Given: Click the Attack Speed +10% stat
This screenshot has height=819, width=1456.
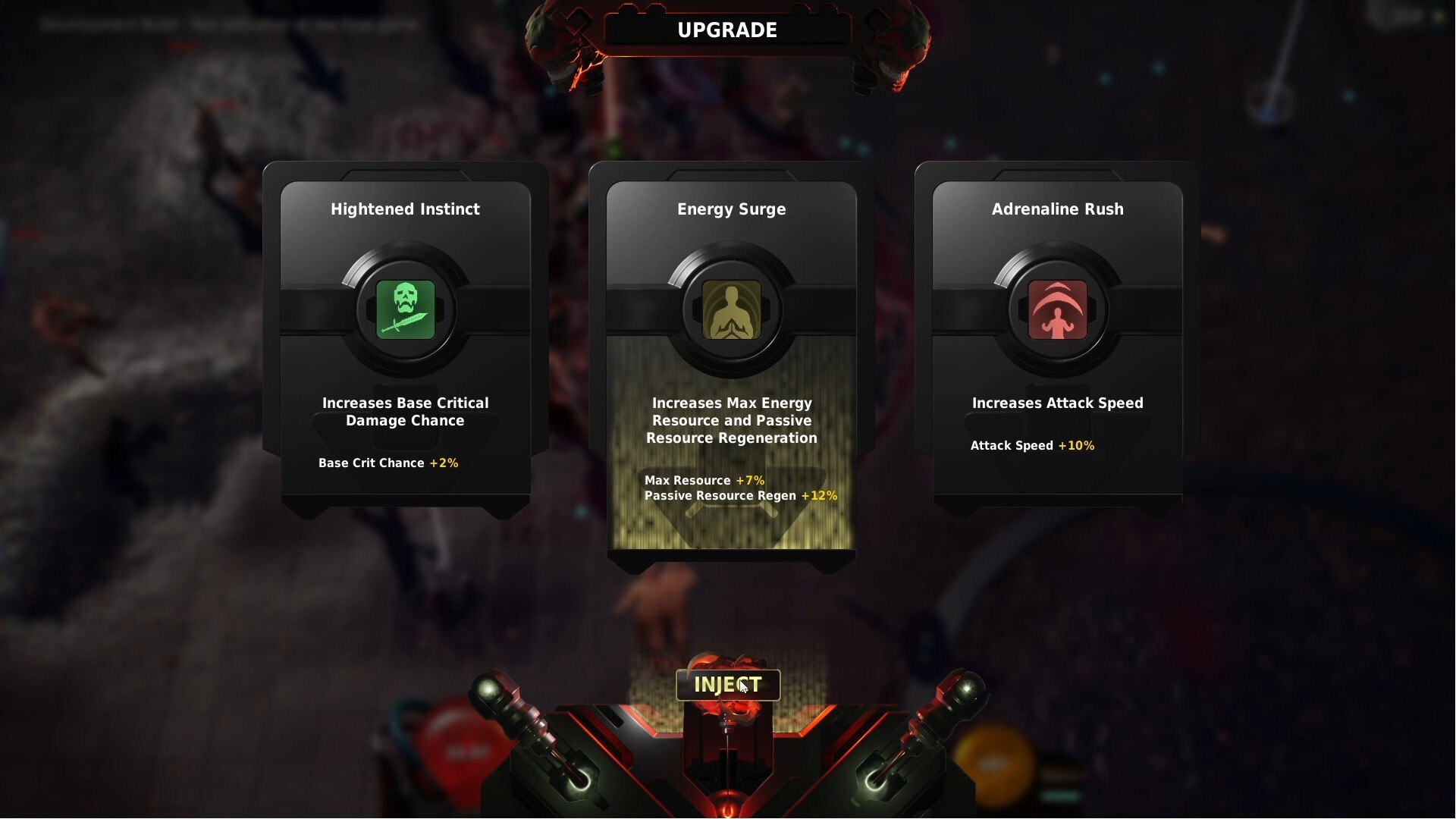Looking at the screenshot, I should click(x=1032, y=446).
